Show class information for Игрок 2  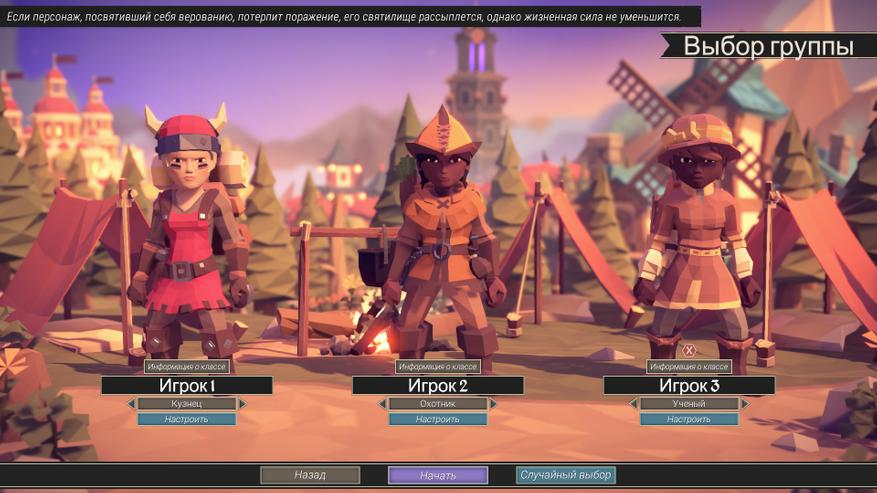point(438,367)
